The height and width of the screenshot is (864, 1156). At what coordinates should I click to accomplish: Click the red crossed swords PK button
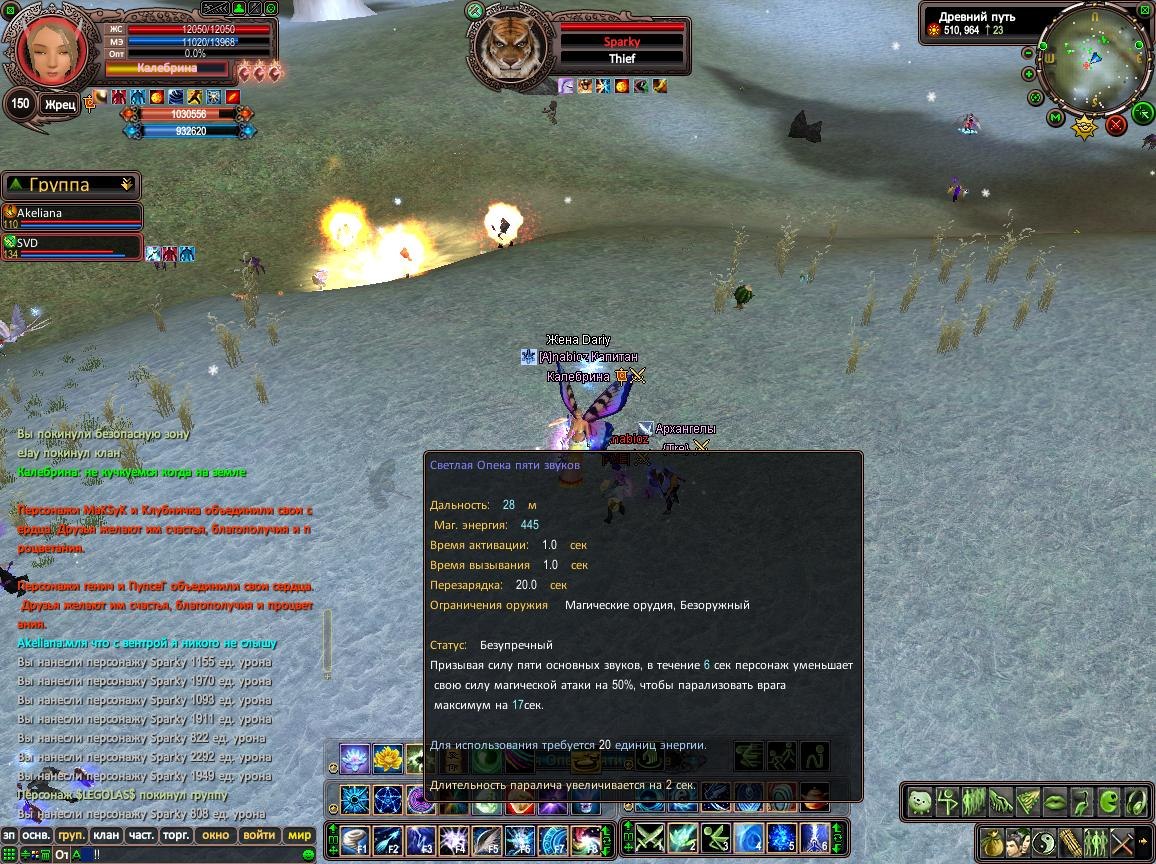1116,124
